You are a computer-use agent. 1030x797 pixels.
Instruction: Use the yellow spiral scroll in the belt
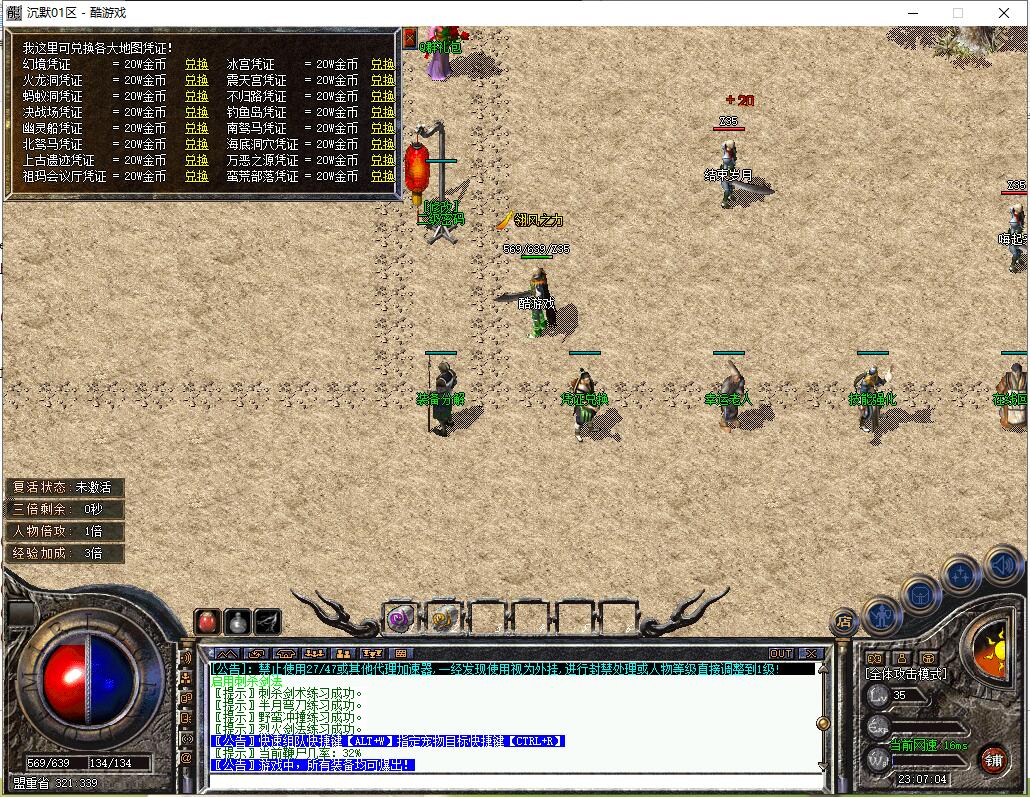coord(444,618)
